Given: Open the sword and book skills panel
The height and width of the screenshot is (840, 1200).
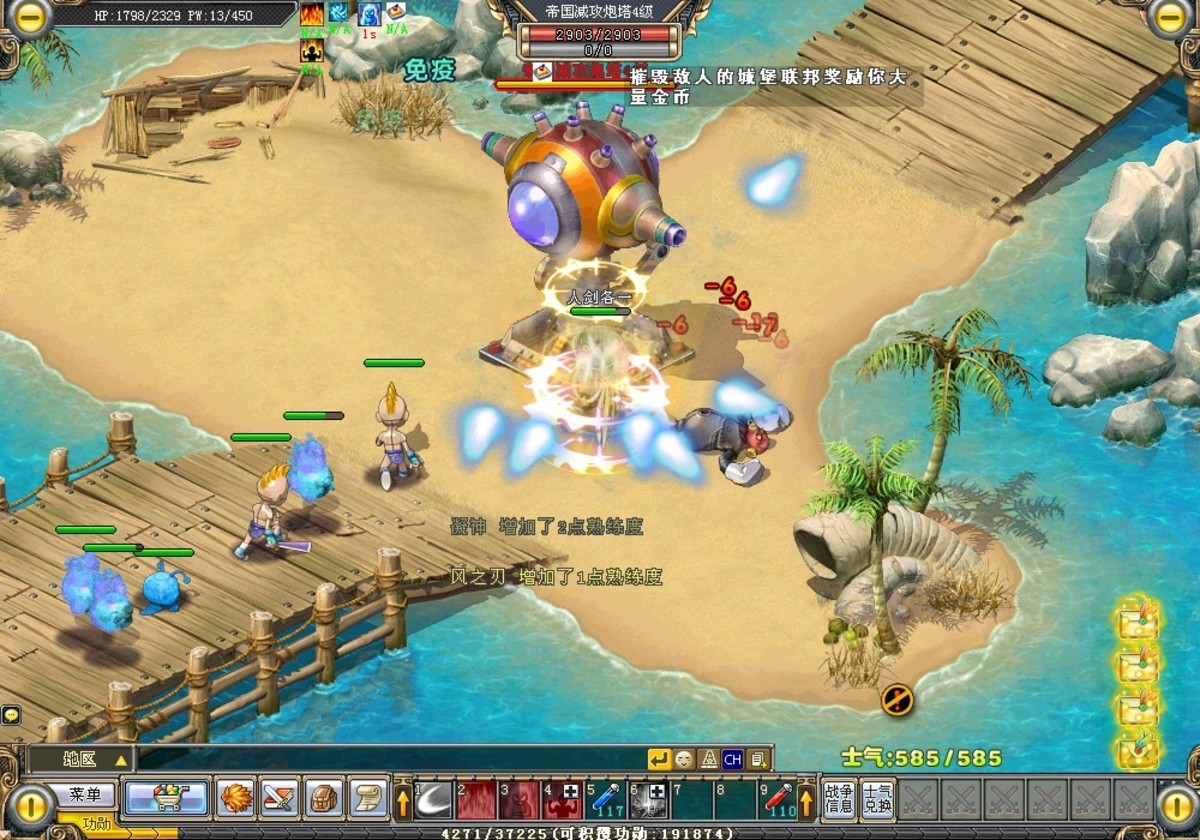Looking at the screenshot, I should (x=280, y=798).
